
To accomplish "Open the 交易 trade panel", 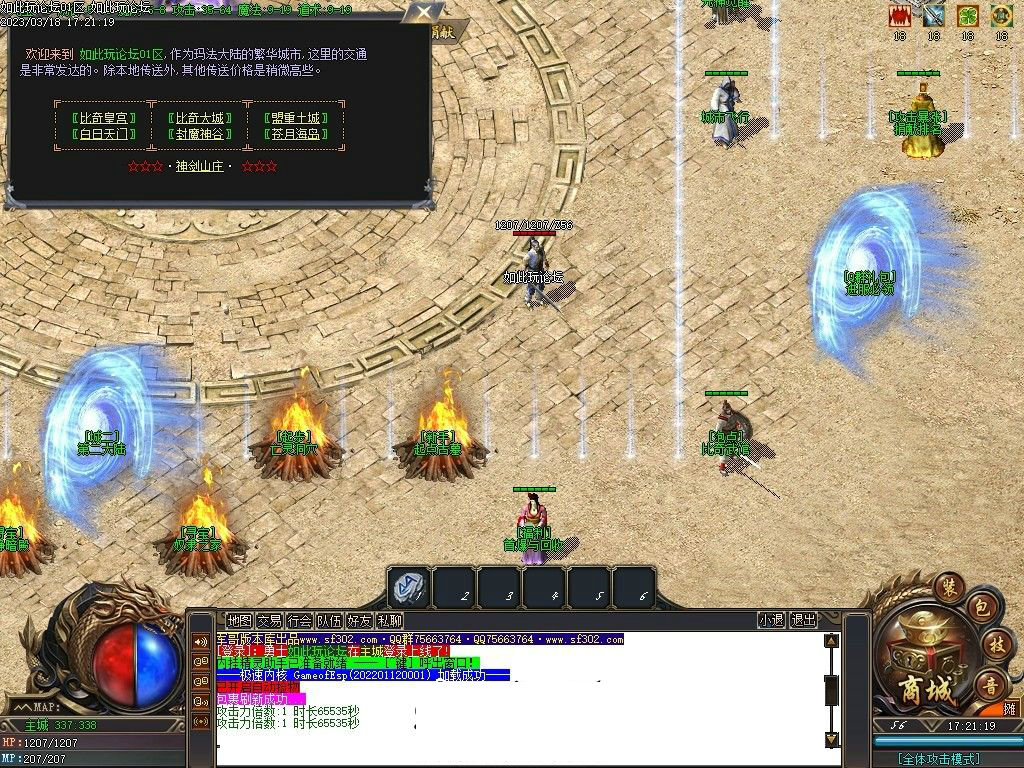I will pyautogui.click(x=269, y=620).
